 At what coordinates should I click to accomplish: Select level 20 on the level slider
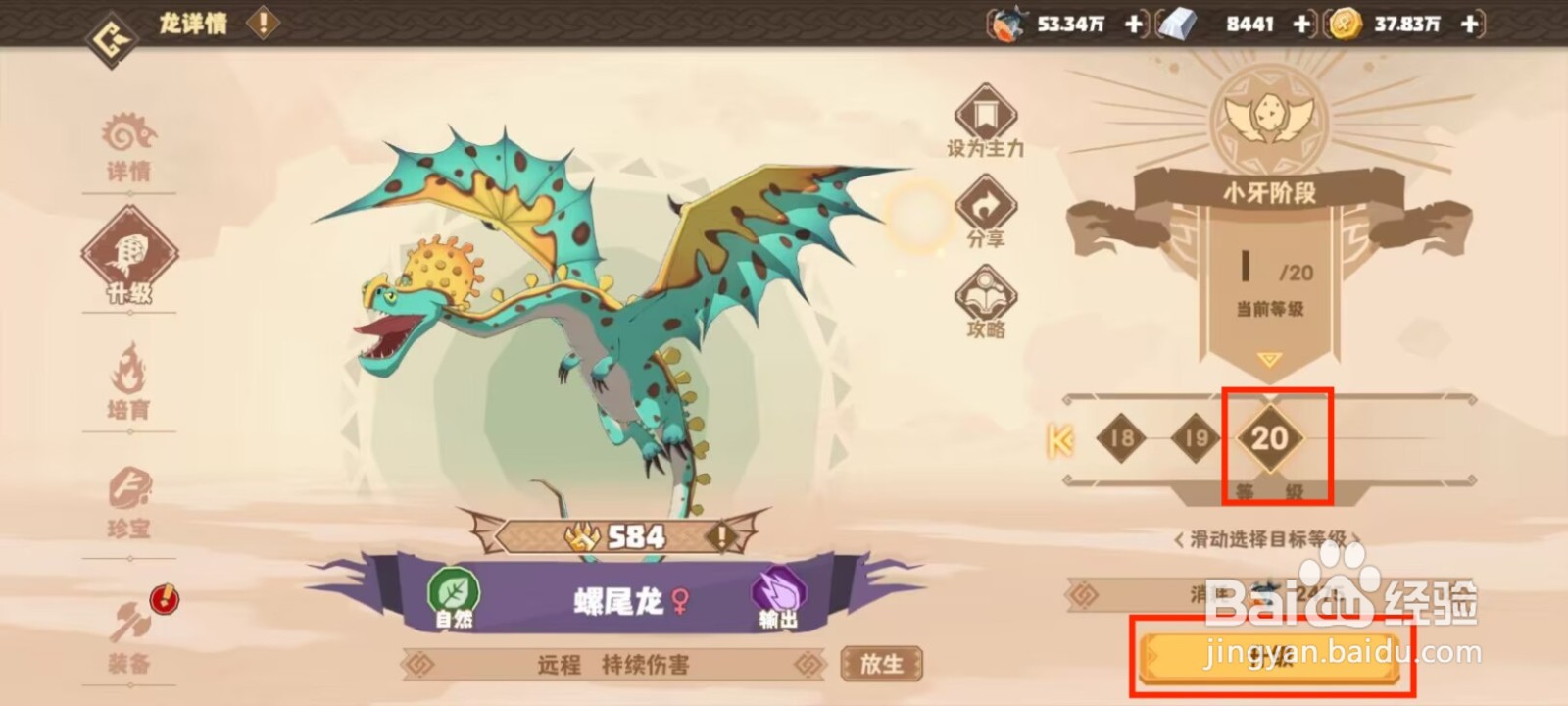click(1270, 440)
